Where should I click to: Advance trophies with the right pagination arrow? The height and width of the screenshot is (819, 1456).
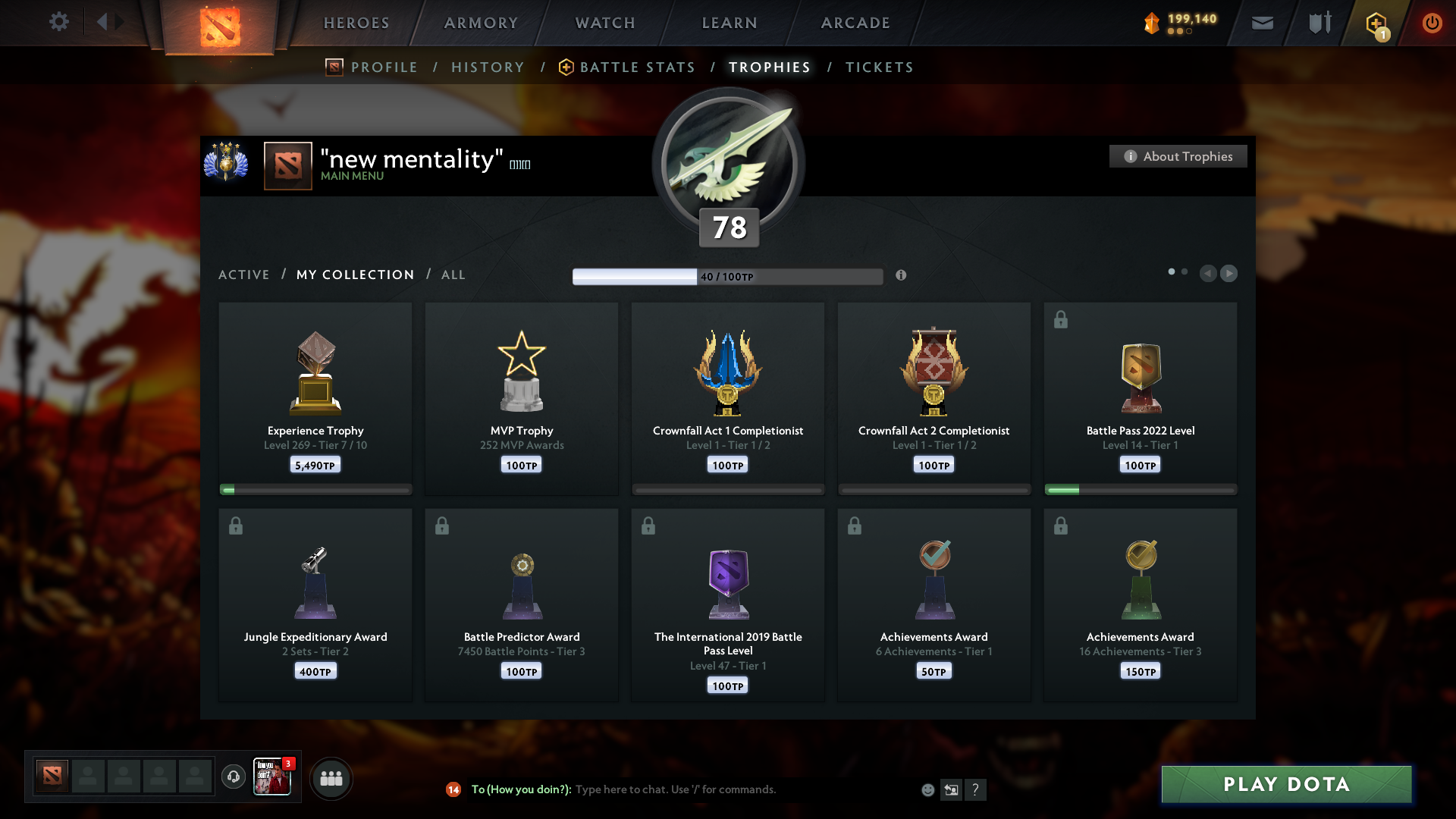(1229, 274)
